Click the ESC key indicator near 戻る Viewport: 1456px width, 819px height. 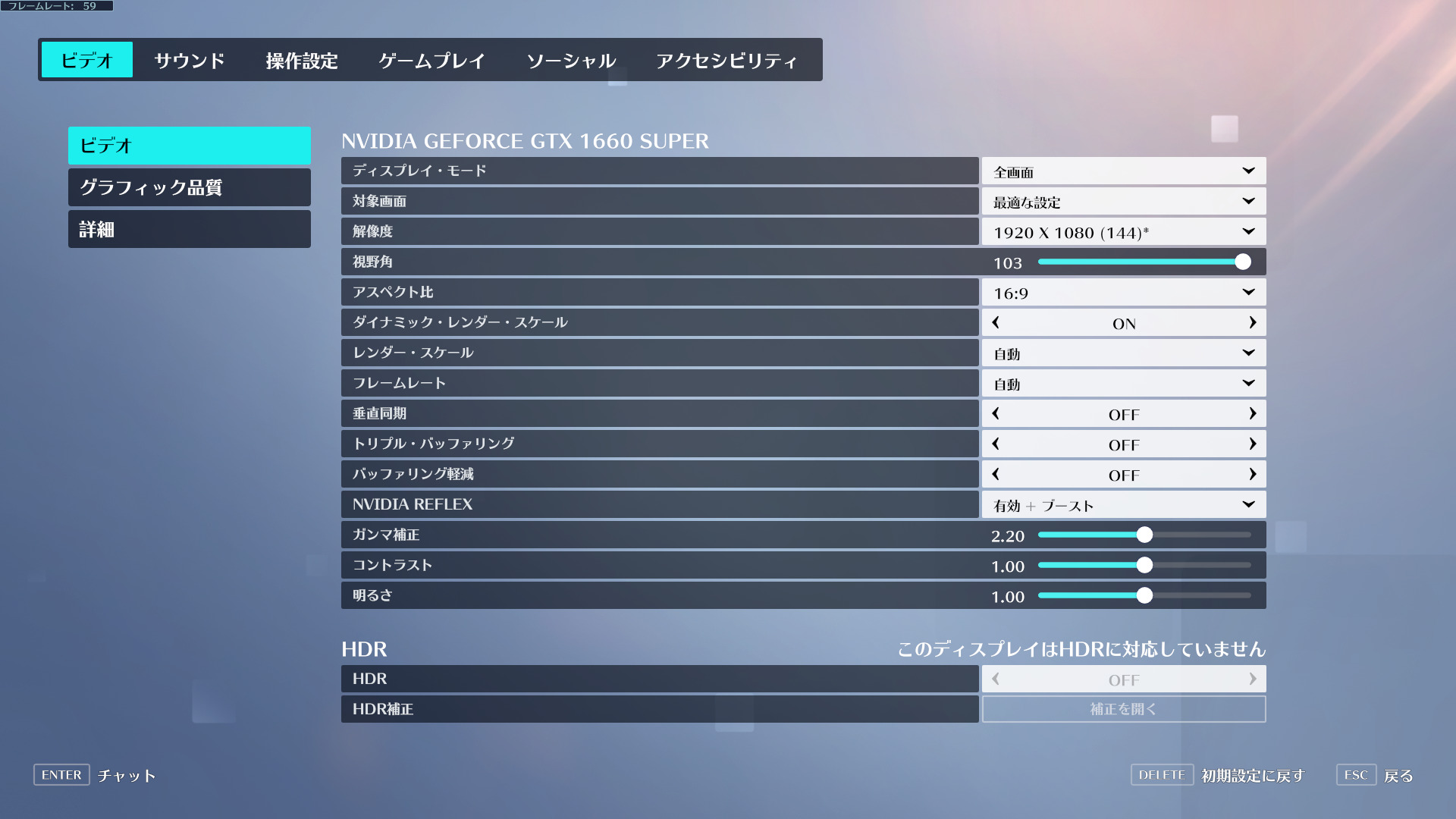click(1355, 775)
